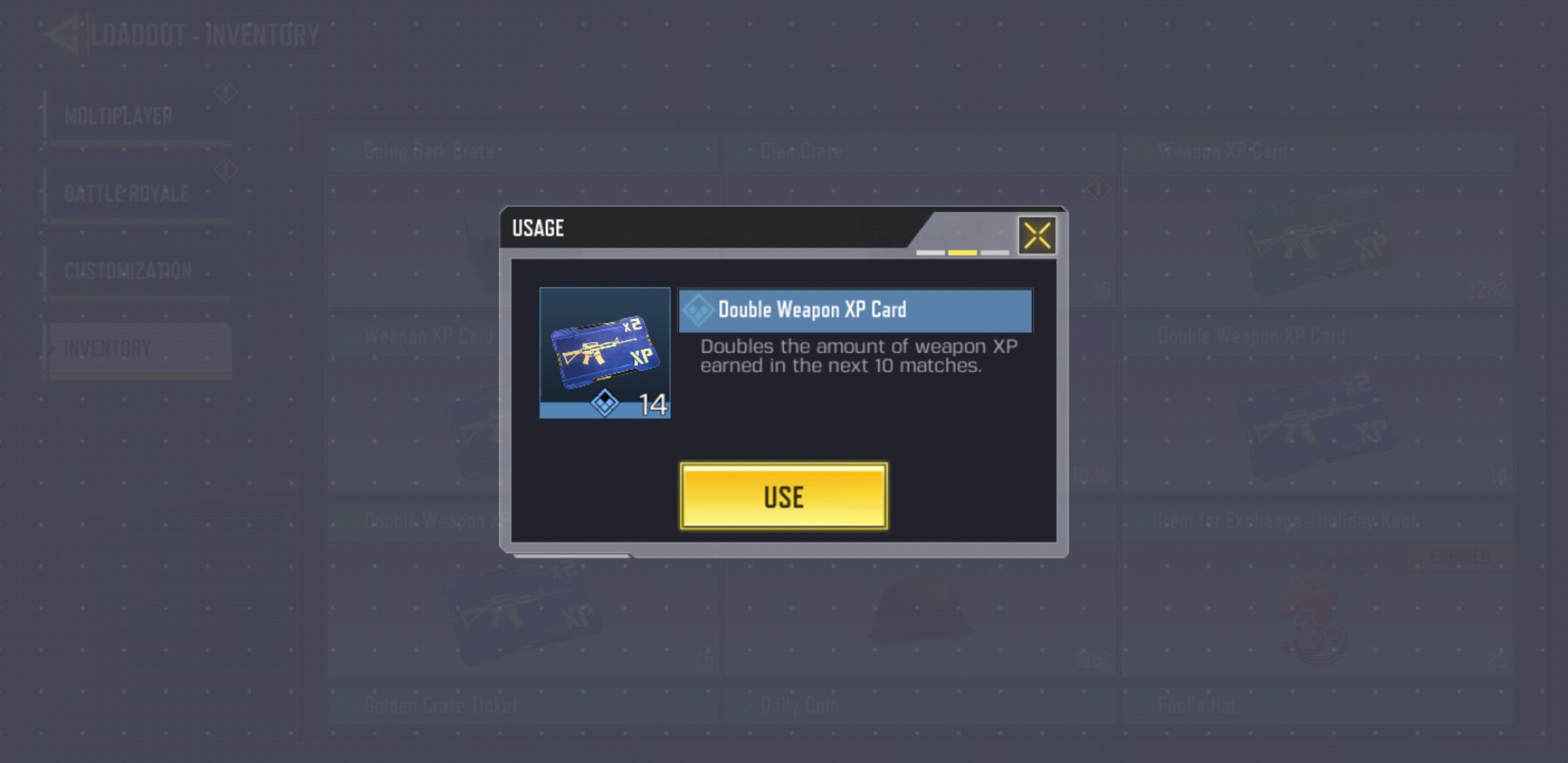Click the warning icon on the Battle Royale tab
The height and width of the screenshot is (763, 1568).
[x=225, y=170]
